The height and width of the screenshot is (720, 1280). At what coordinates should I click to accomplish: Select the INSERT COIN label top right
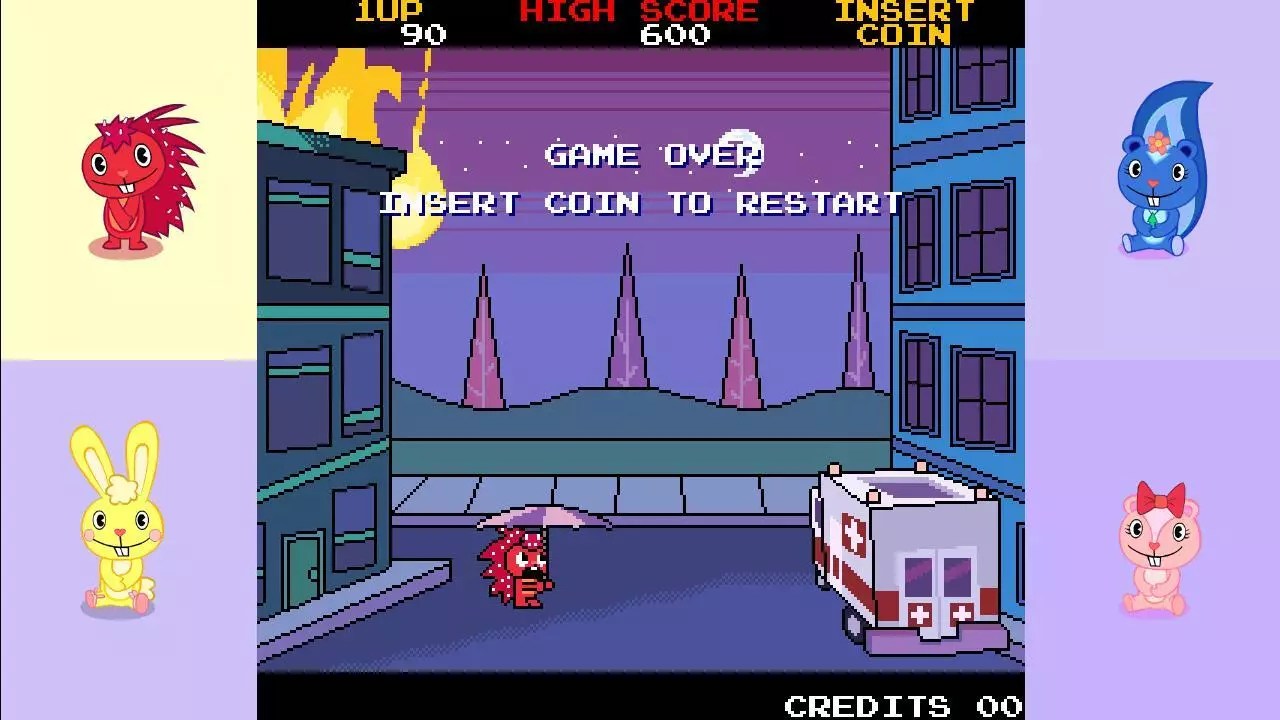[x=903, y=24]
